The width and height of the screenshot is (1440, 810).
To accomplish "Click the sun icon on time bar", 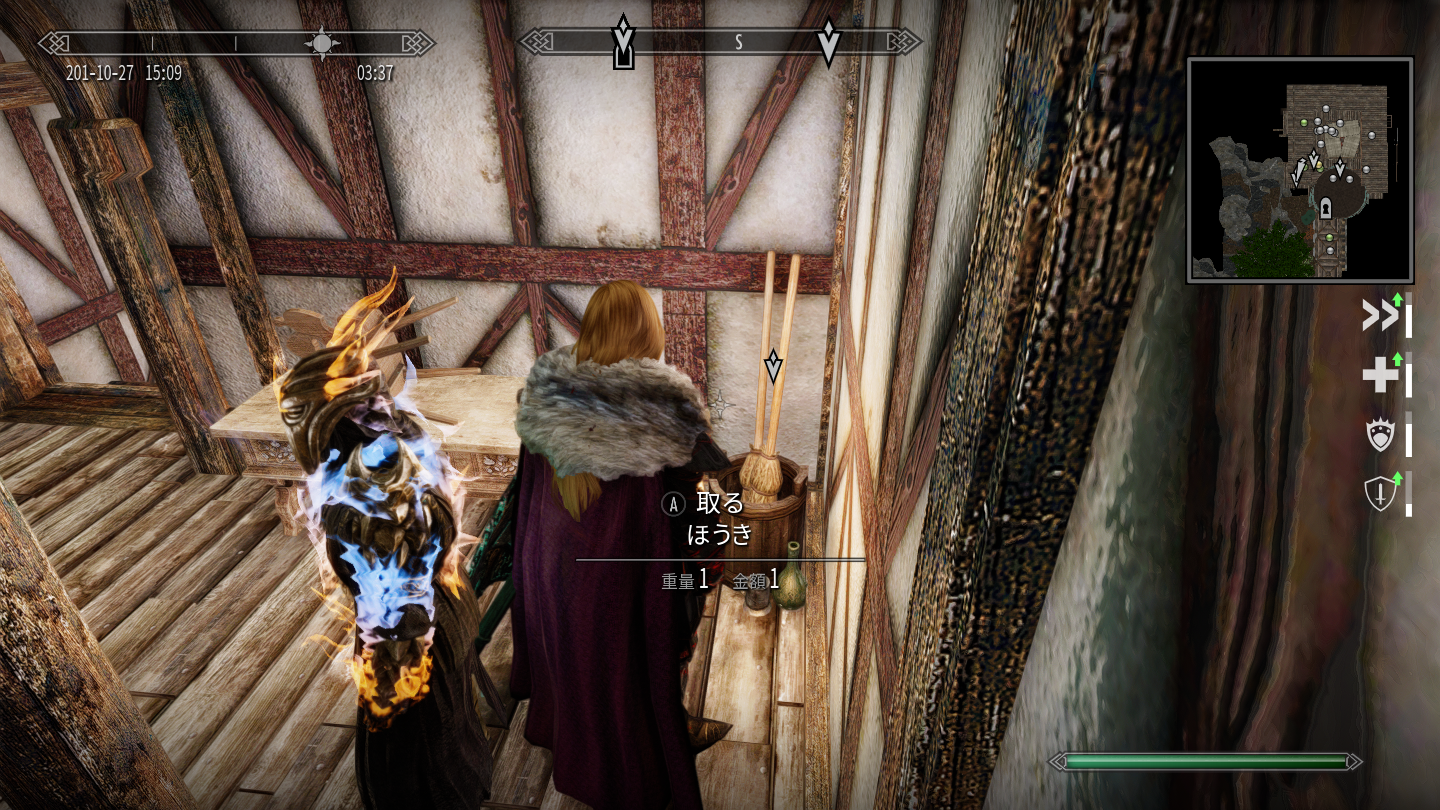I will (322, 43).
